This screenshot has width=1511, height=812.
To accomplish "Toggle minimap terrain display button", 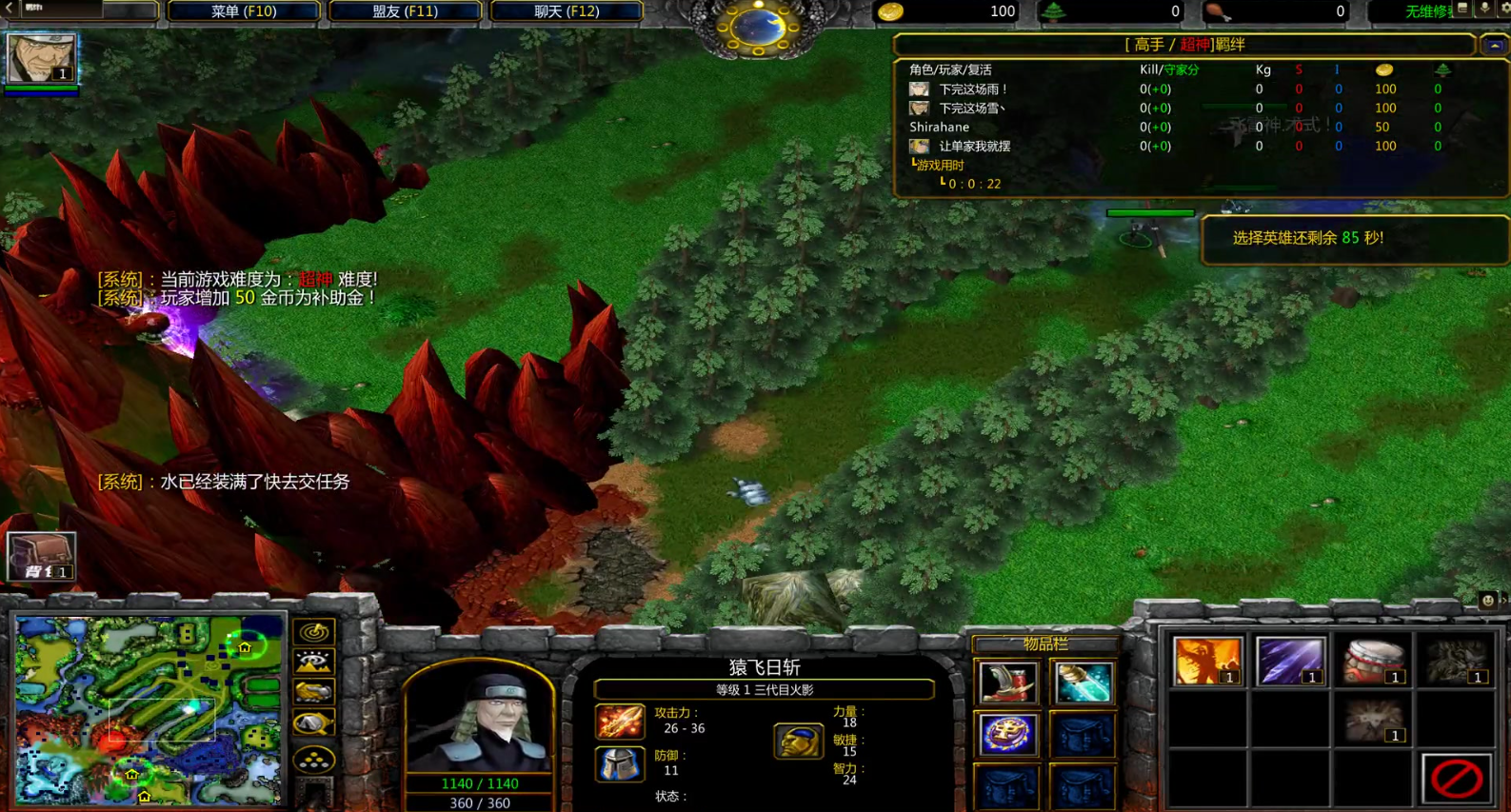I will pos(314,662).
